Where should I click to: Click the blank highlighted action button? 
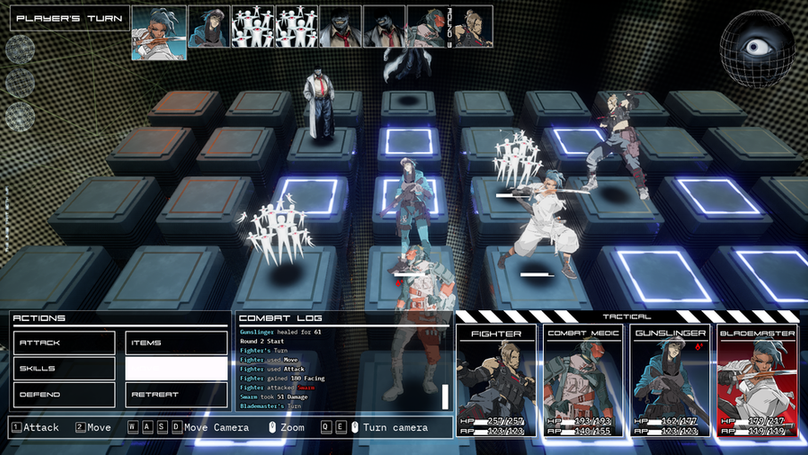point(176,368)
